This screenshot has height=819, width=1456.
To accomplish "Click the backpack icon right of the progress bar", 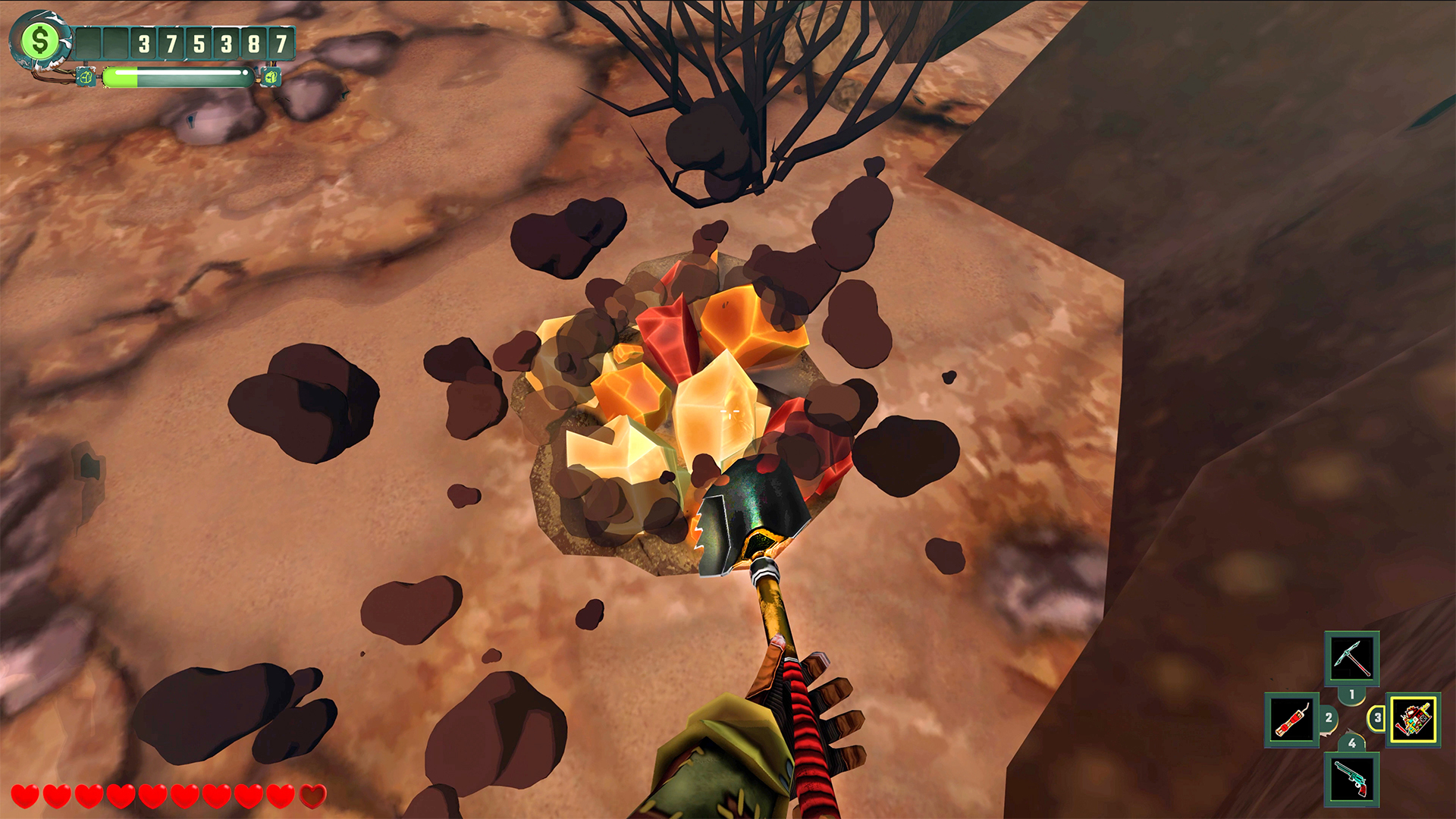I will (x=273, y=77).
